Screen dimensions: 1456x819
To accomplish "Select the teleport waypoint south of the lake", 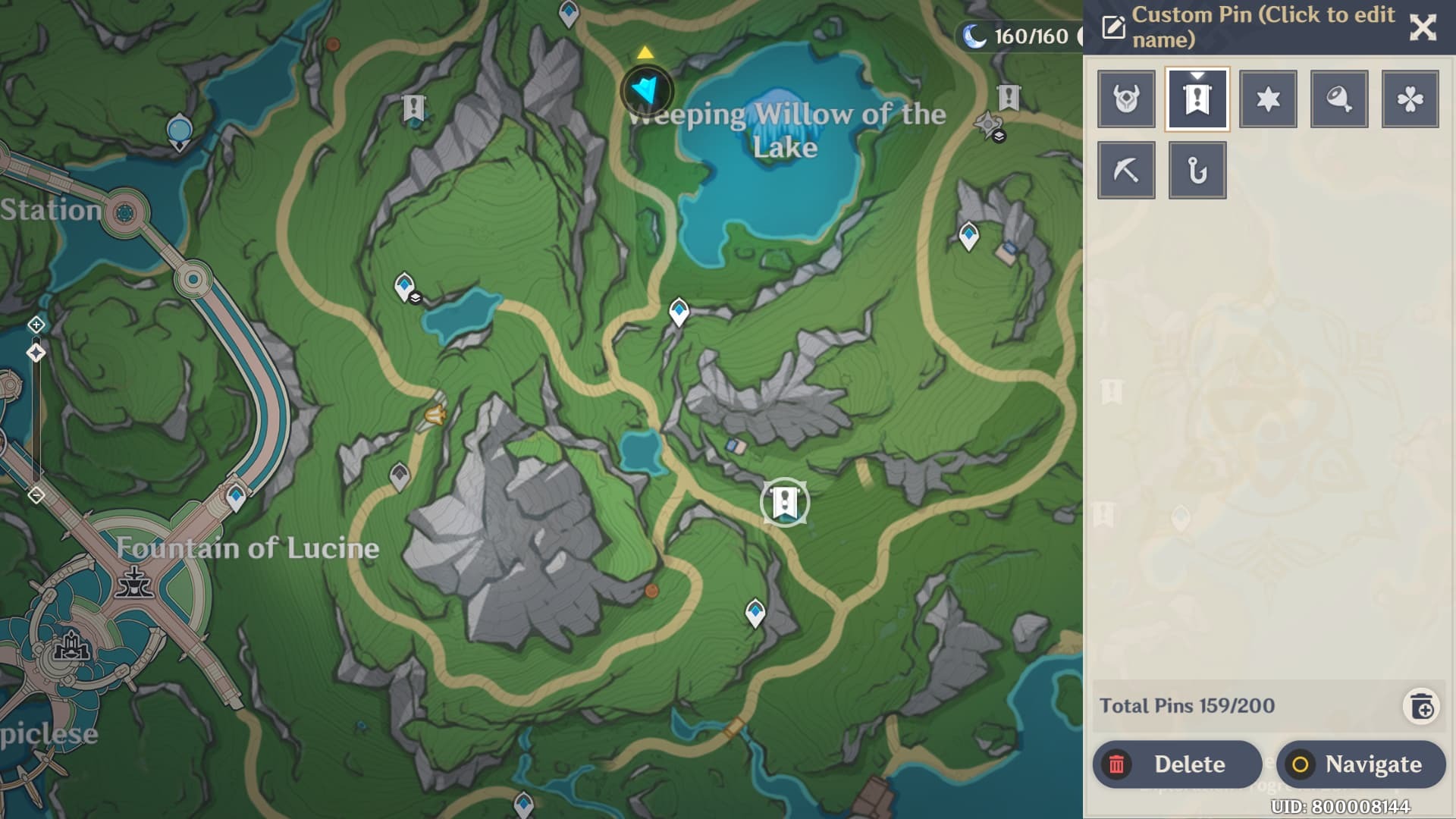I will (679, 312).
